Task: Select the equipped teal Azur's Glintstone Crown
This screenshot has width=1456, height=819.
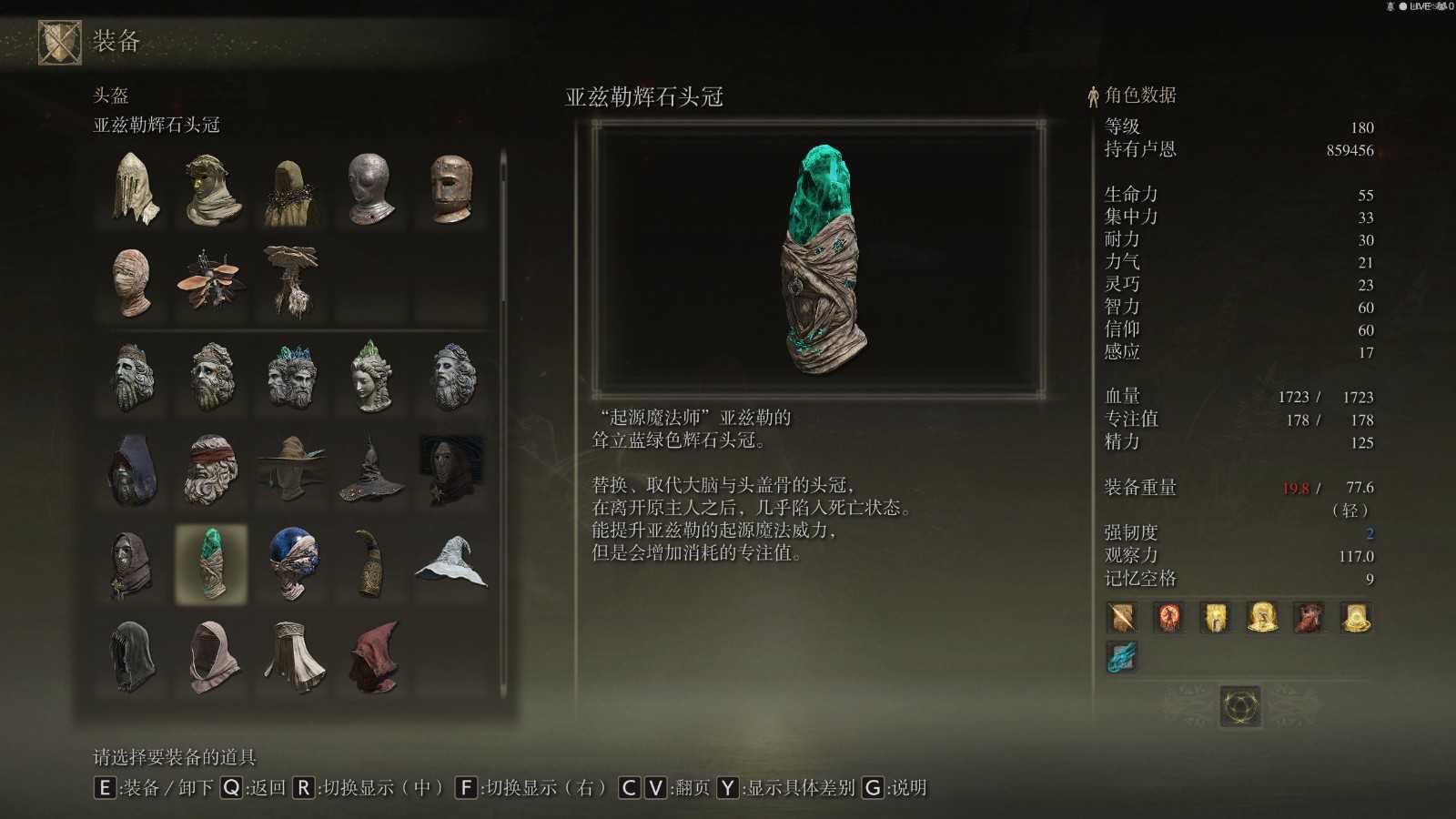Action: coord(211,564)
